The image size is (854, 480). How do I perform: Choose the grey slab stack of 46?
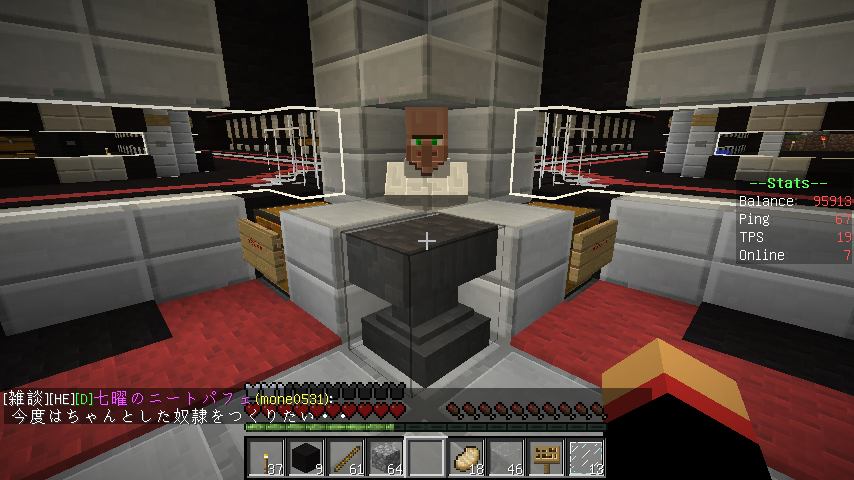point(506,458)
